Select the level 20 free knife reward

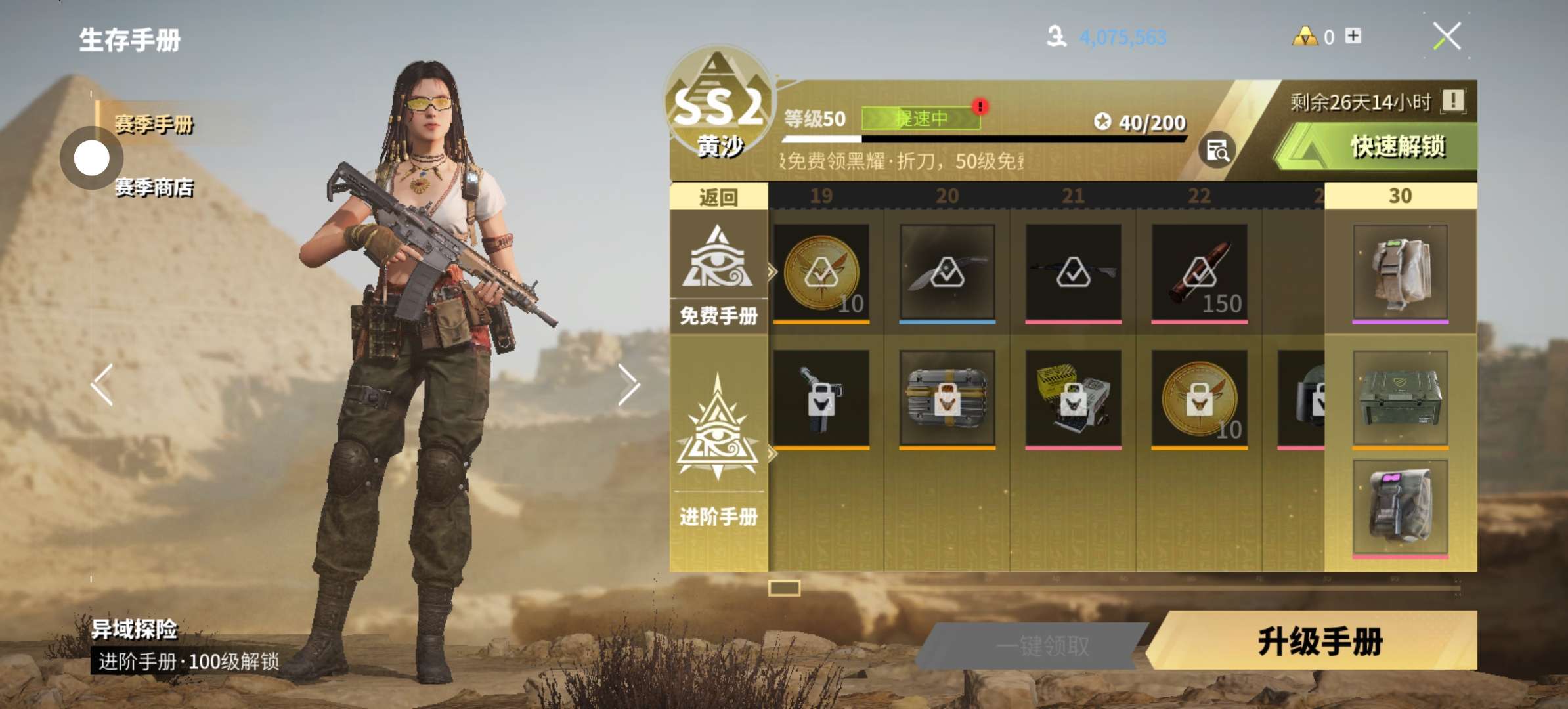point(947,272)
